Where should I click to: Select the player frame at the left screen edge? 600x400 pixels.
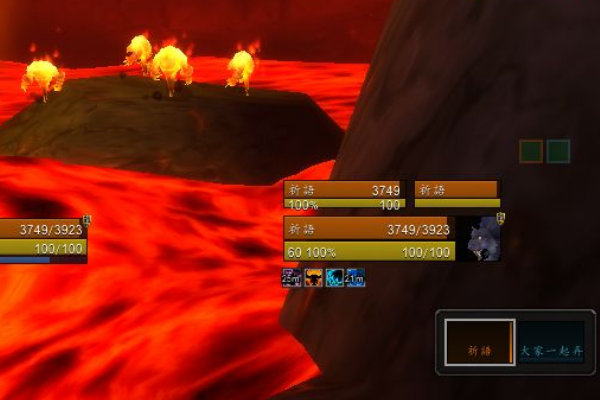coord(43,238)
